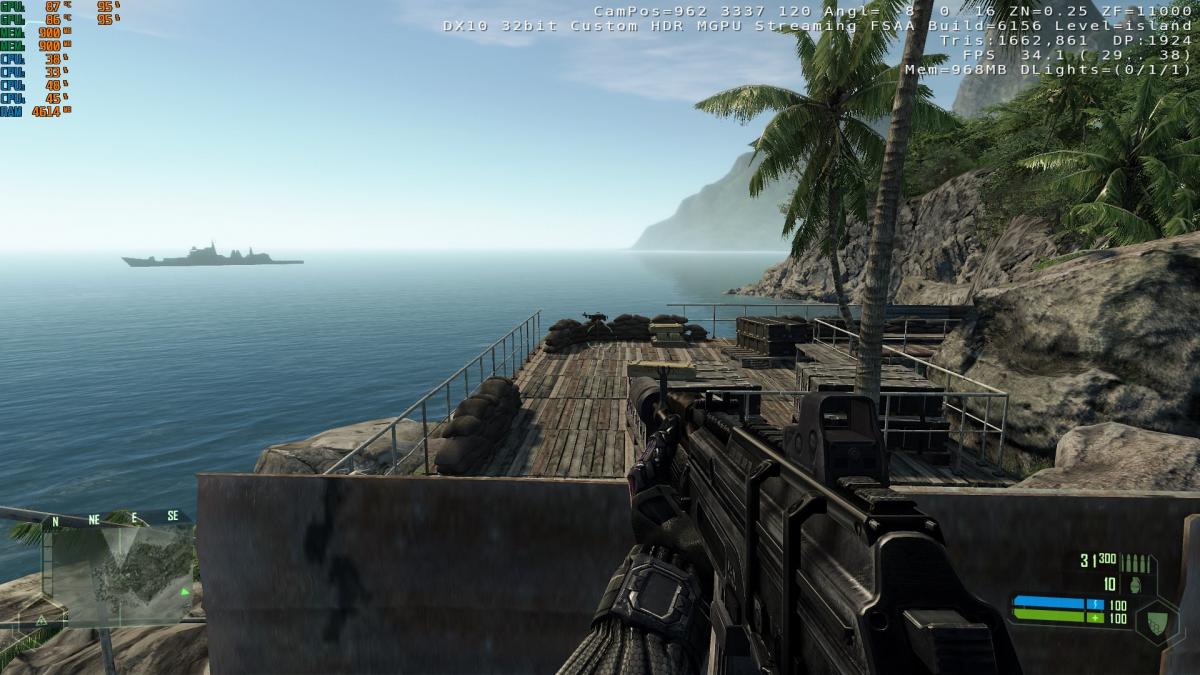Viewport: 1200px width, 675px height.
Task: Select the grenade icon
Action: (x=1134, y=584)
